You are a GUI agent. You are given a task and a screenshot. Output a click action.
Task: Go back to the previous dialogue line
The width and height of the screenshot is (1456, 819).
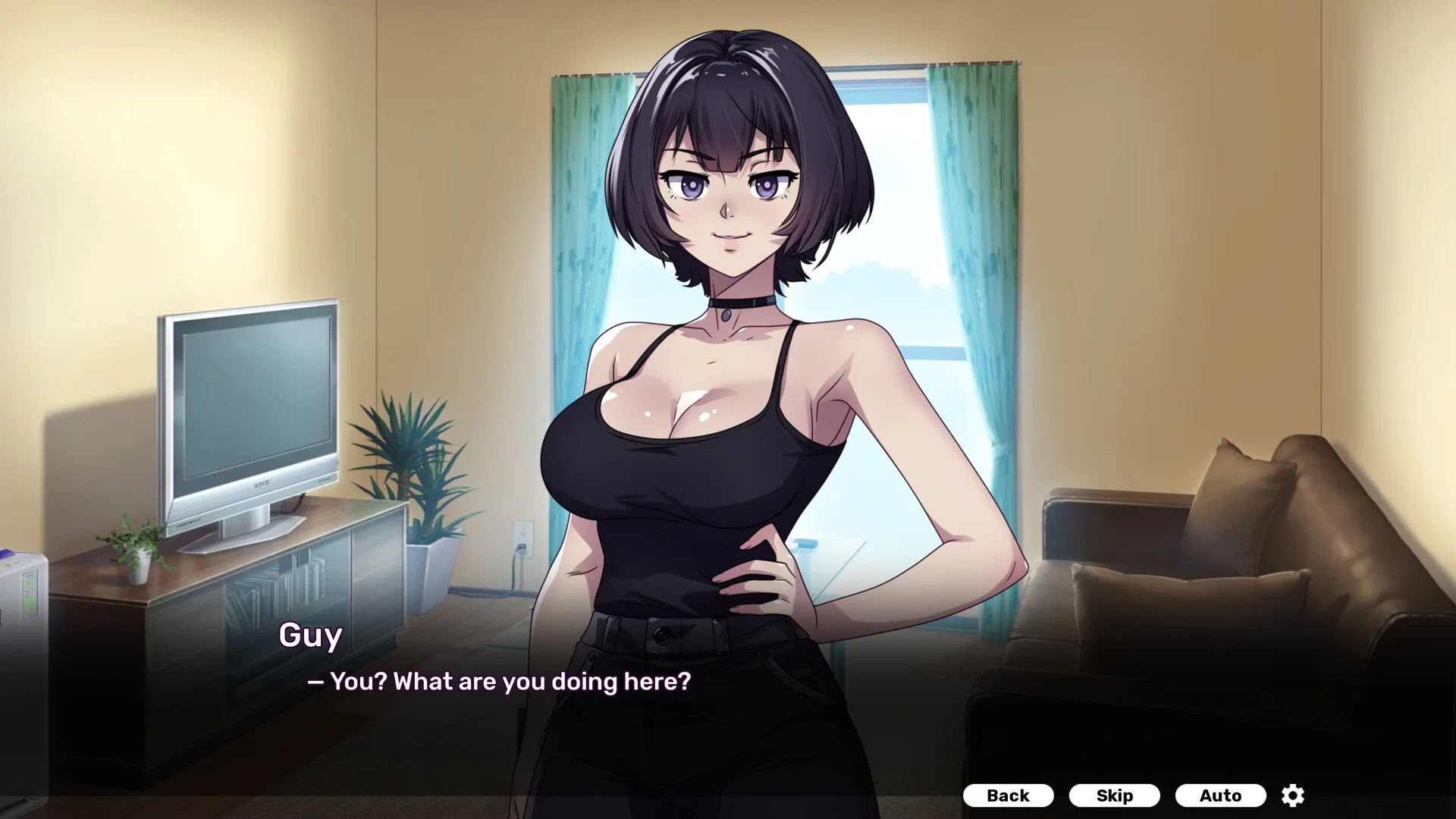(x=1008, y=795)
